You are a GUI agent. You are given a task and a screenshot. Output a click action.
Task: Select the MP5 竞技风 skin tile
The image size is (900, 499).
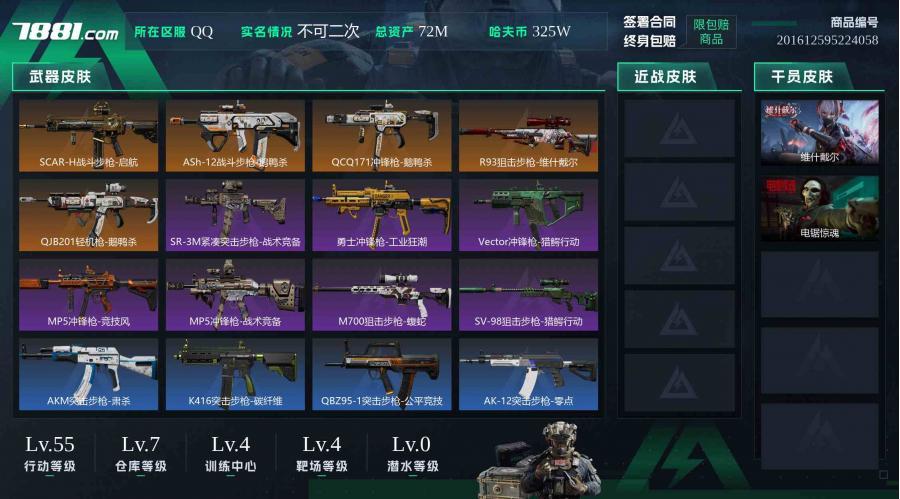[88, 295]
